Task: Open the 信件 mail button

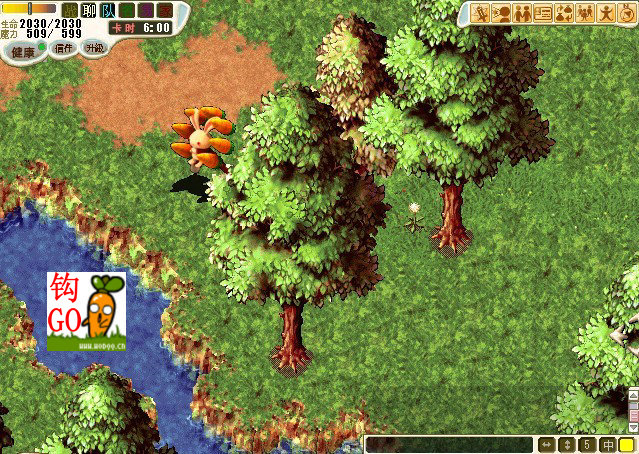Action: [x=63, y=47]
